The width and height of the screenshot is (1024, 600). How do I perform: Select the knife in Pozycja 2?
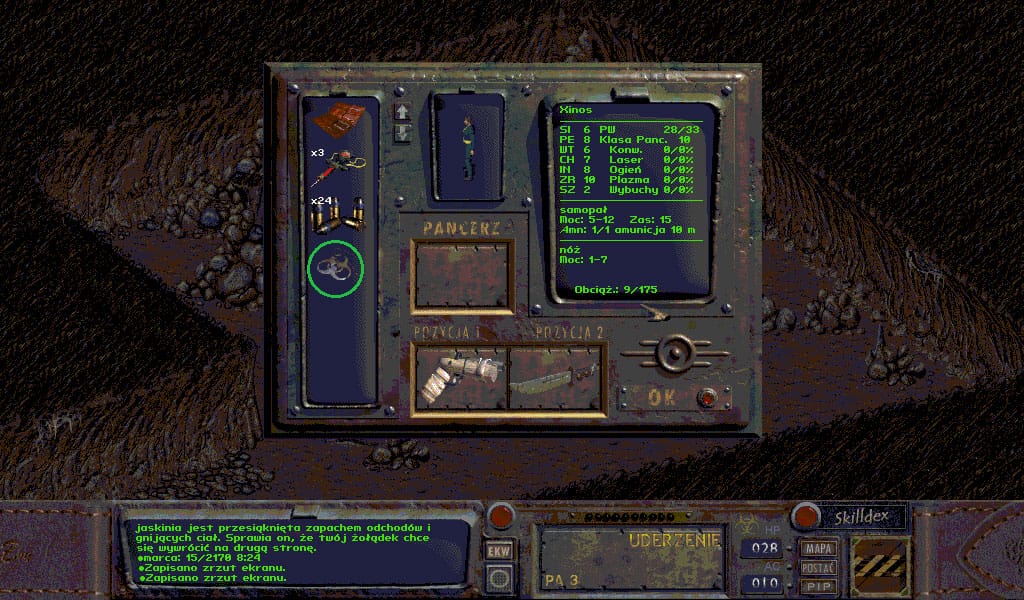point(555,377)
